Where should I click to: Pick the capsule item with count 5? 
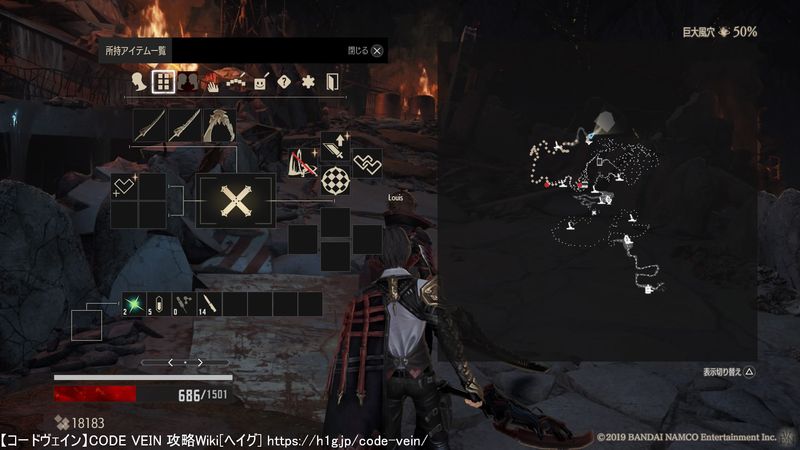coord(160,304)
